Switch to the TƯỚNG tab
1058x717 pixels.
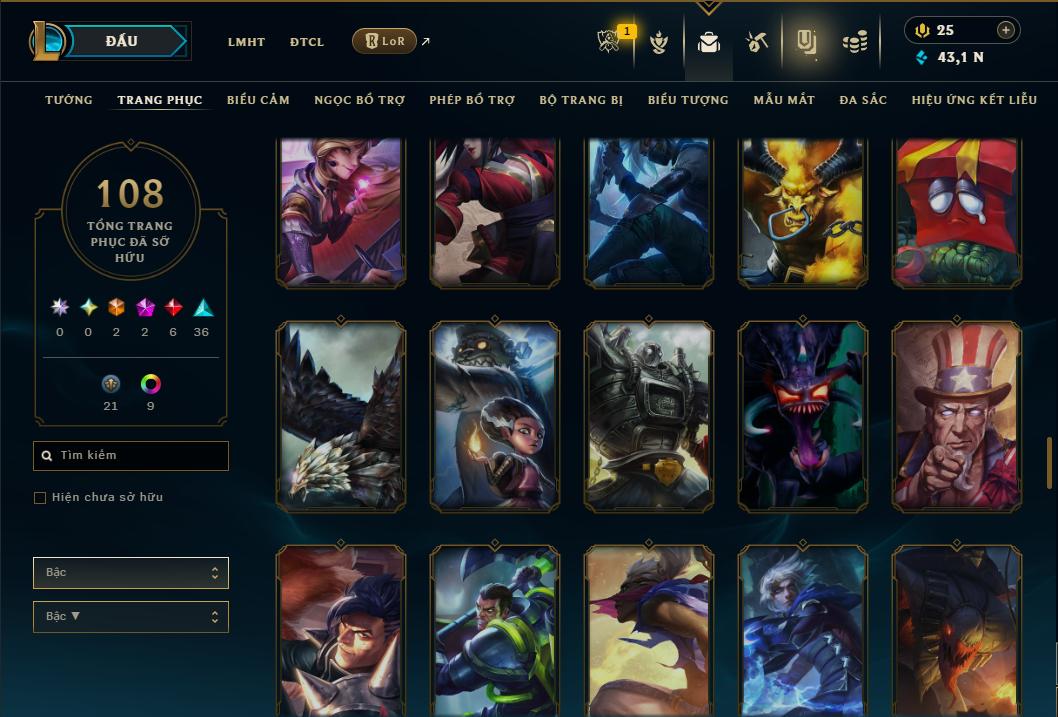click(69, 100)
